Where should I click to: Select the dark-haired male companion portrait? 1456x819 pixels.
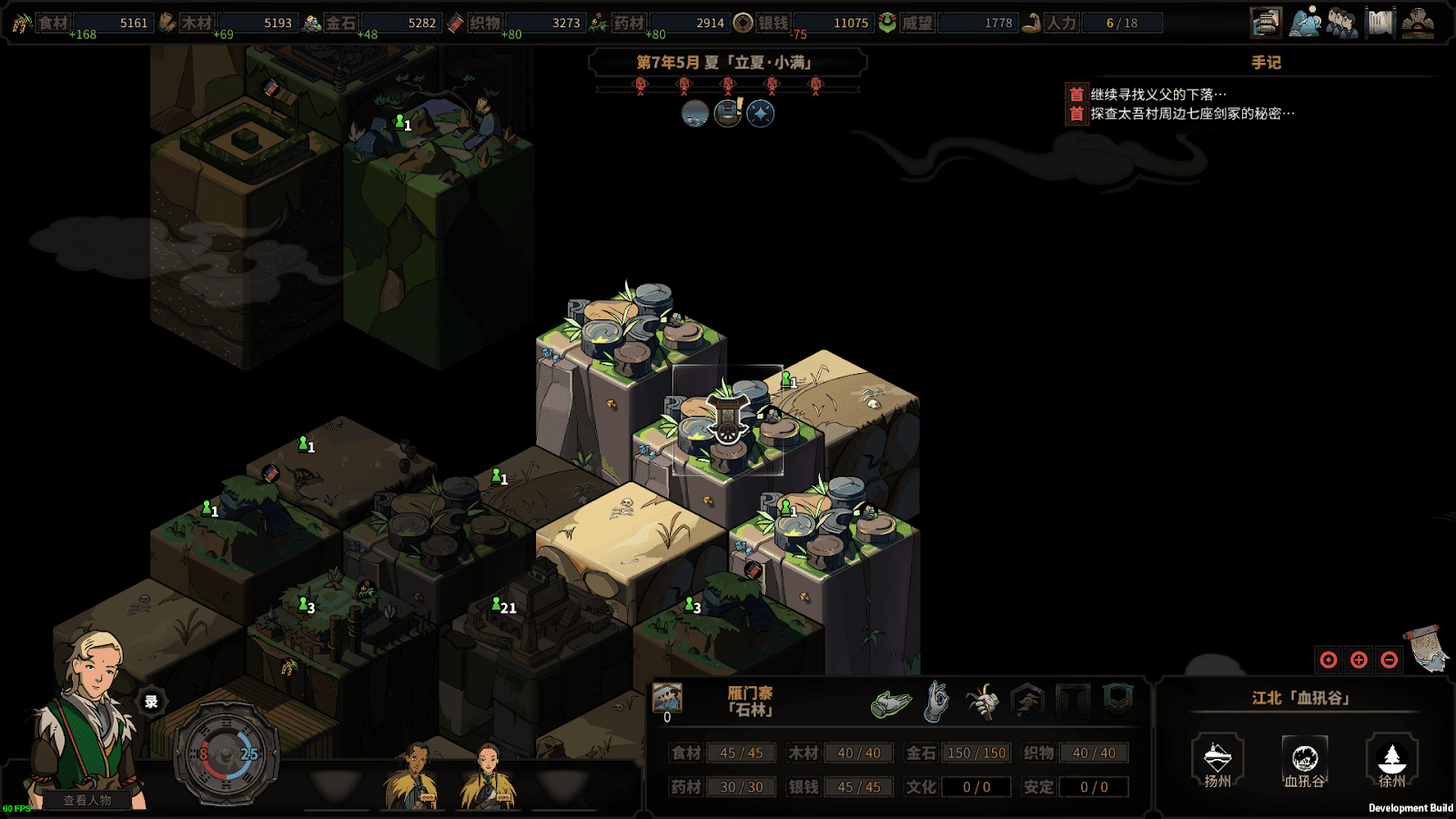tap(415, 776)
